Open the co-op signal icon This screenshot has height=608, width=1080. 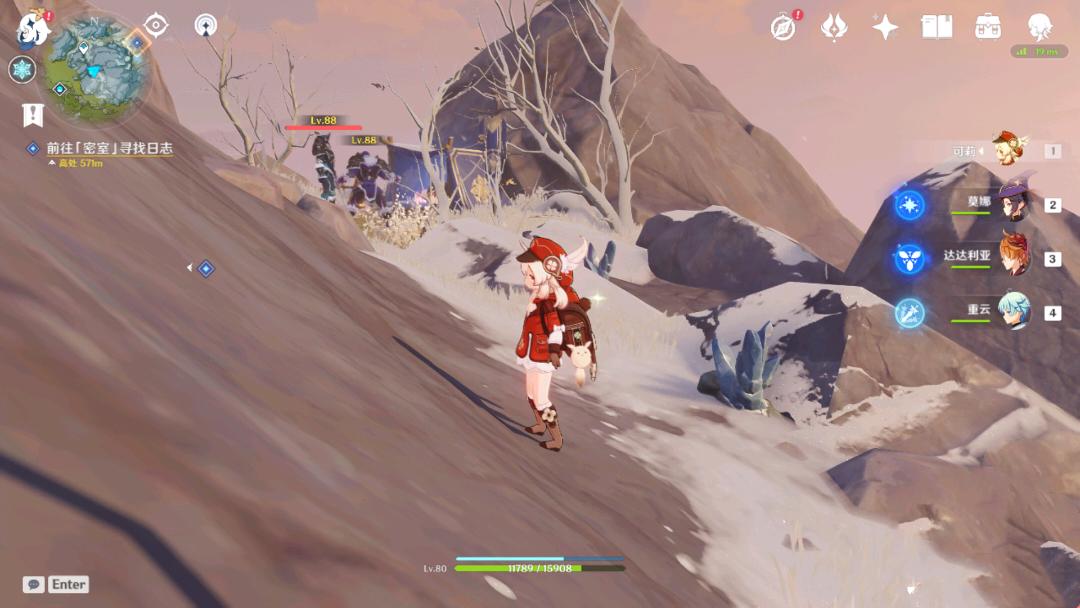point(207,25)
